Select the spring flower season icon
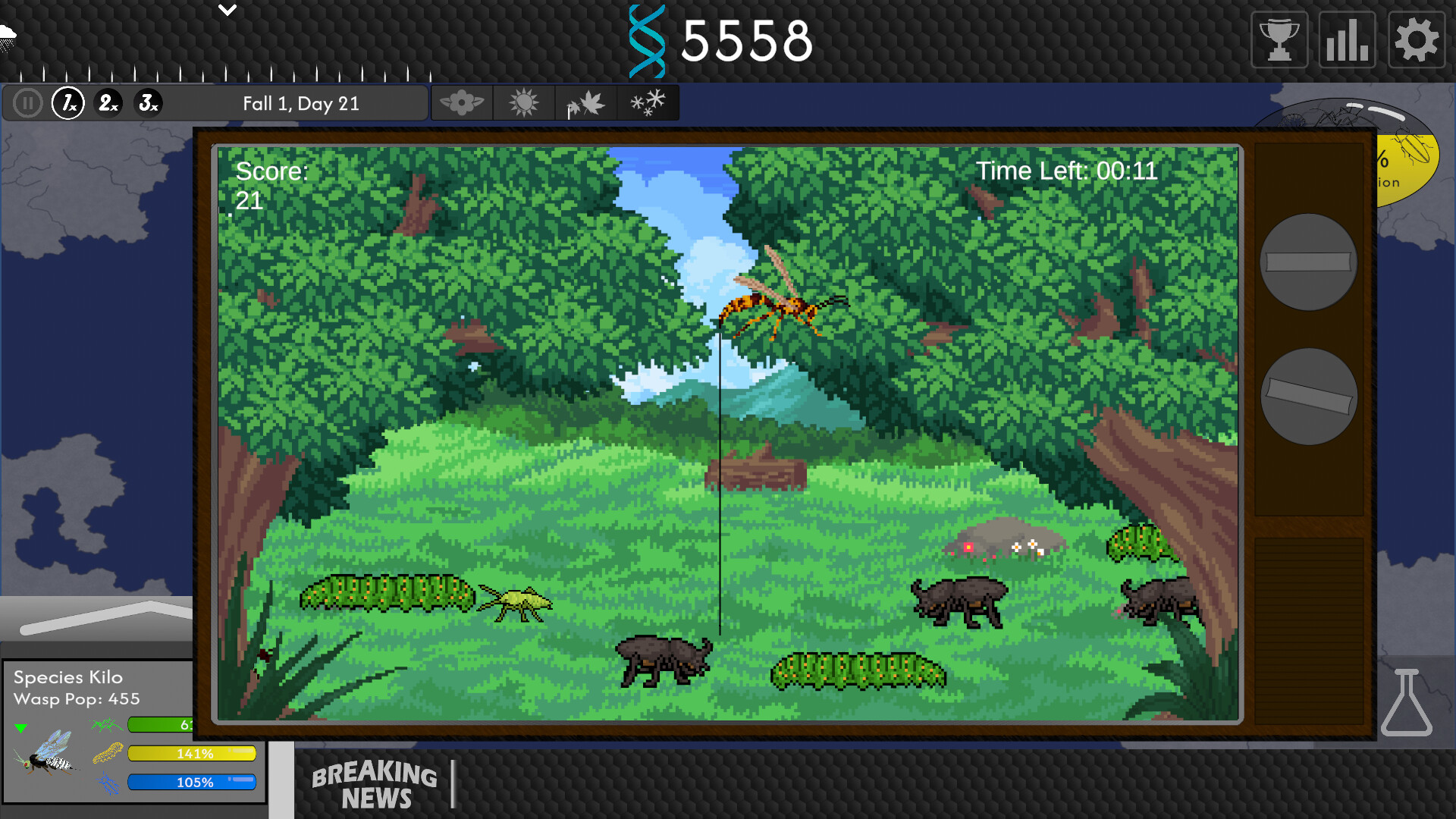 pyautogui.click(x=463, y=102)
